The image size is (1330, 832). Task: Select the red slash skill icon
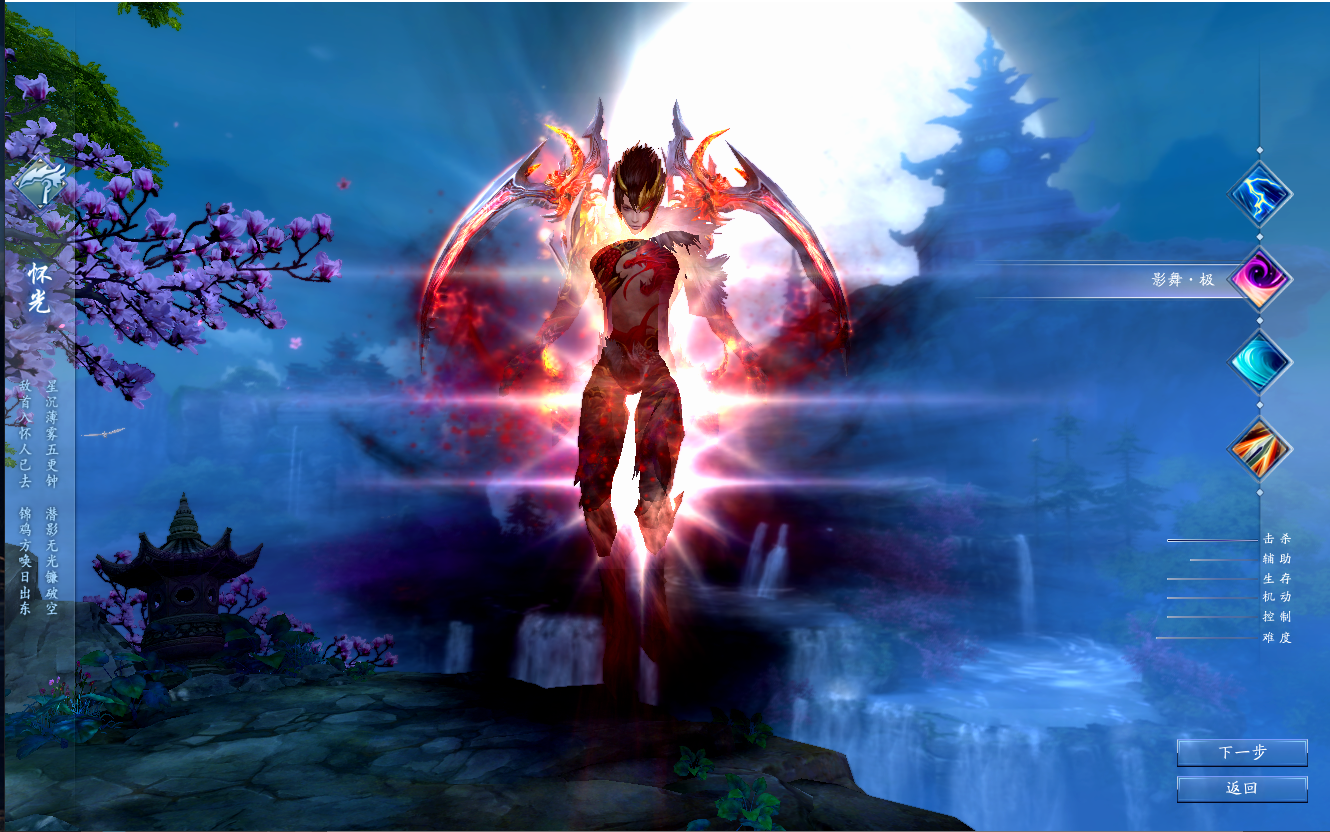click(1258, 448)
